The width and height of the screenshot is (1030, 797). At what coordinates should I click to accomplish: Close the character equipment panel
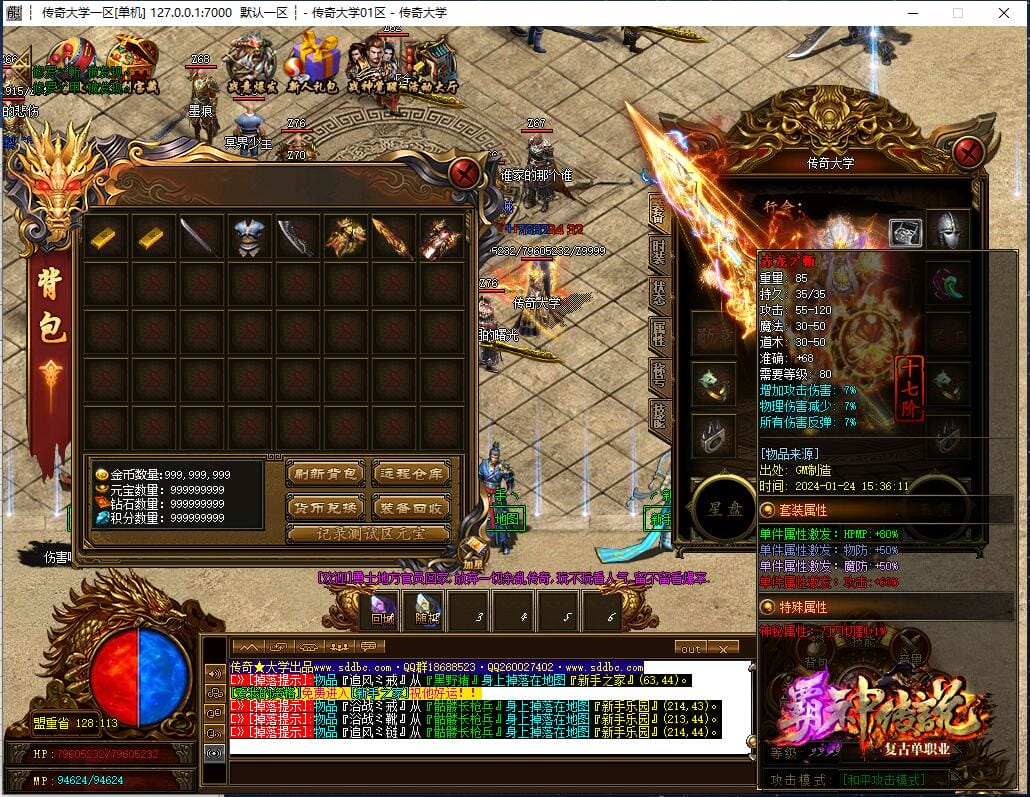click(968, 153)
